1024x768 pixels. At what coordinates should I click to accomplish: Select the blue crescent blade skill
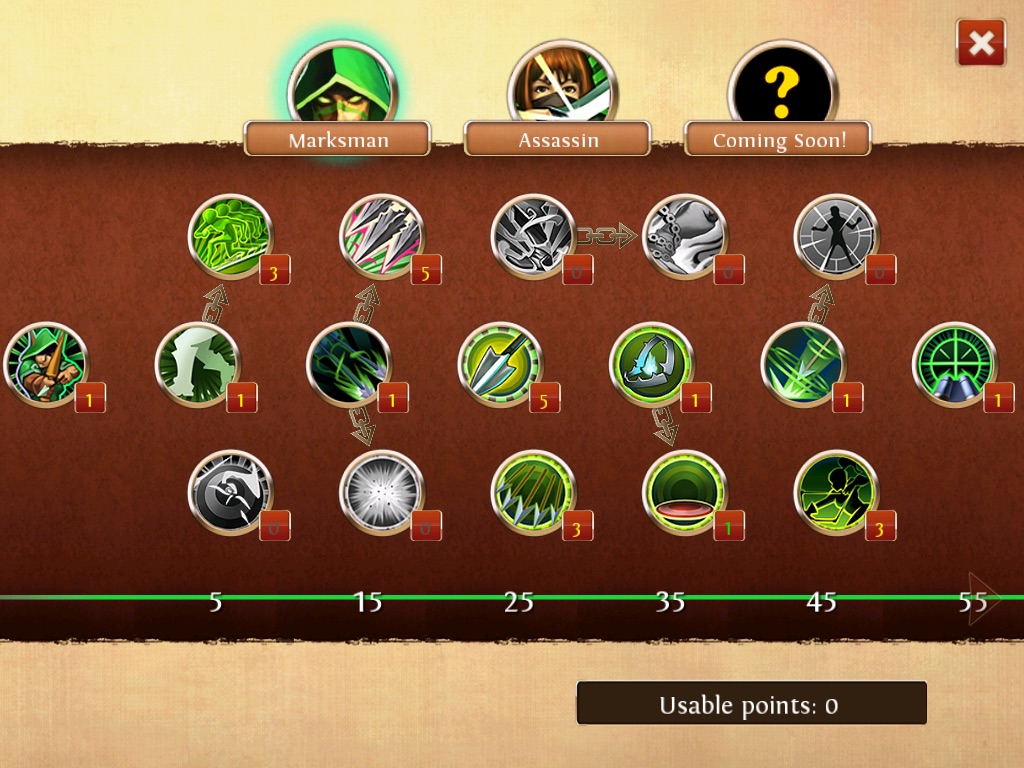coord(651,364)
